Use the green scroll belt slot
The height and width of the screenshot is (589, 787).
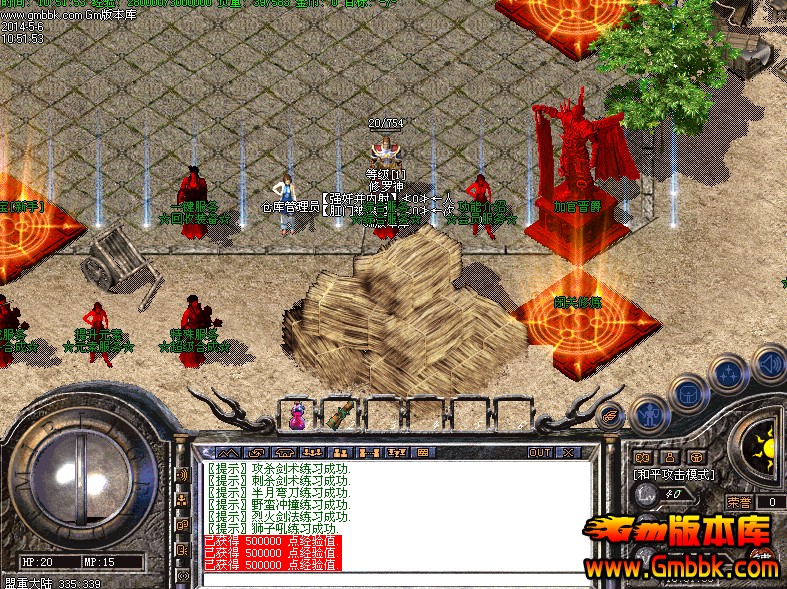[341, 415]
